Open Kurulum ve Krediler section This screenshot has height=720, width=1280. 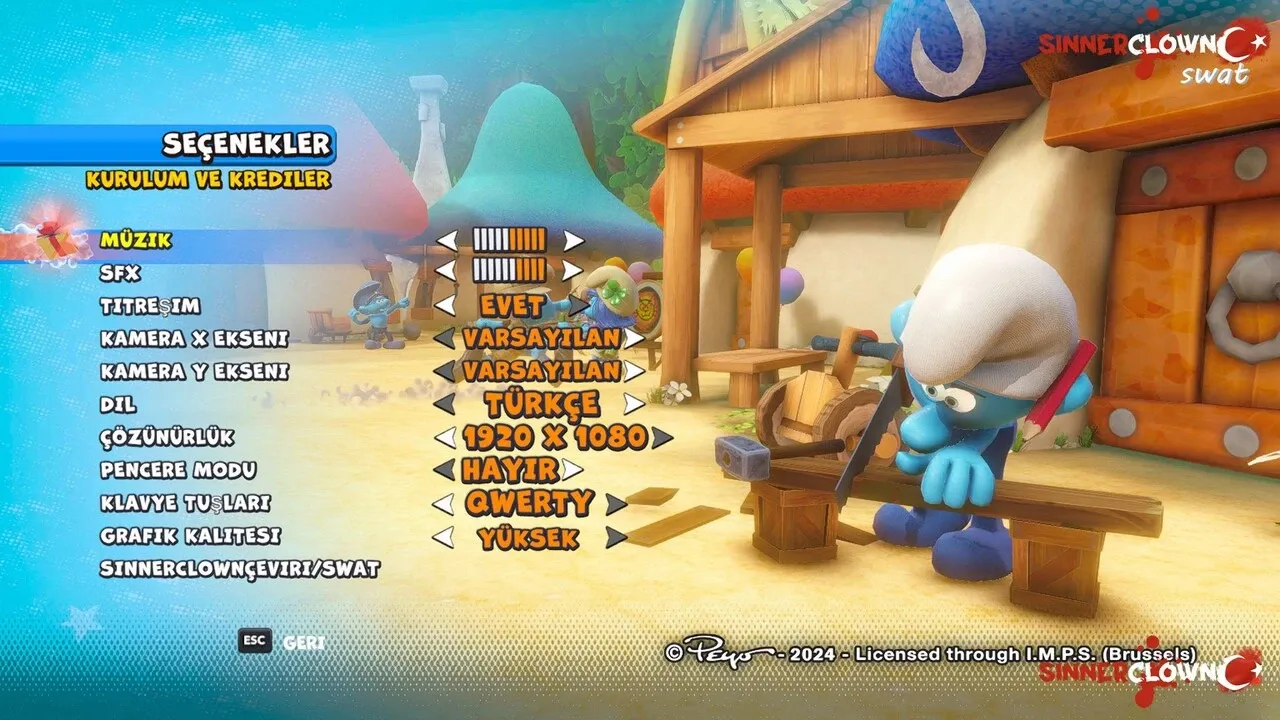pyautogui.click(x=208, y=180)
